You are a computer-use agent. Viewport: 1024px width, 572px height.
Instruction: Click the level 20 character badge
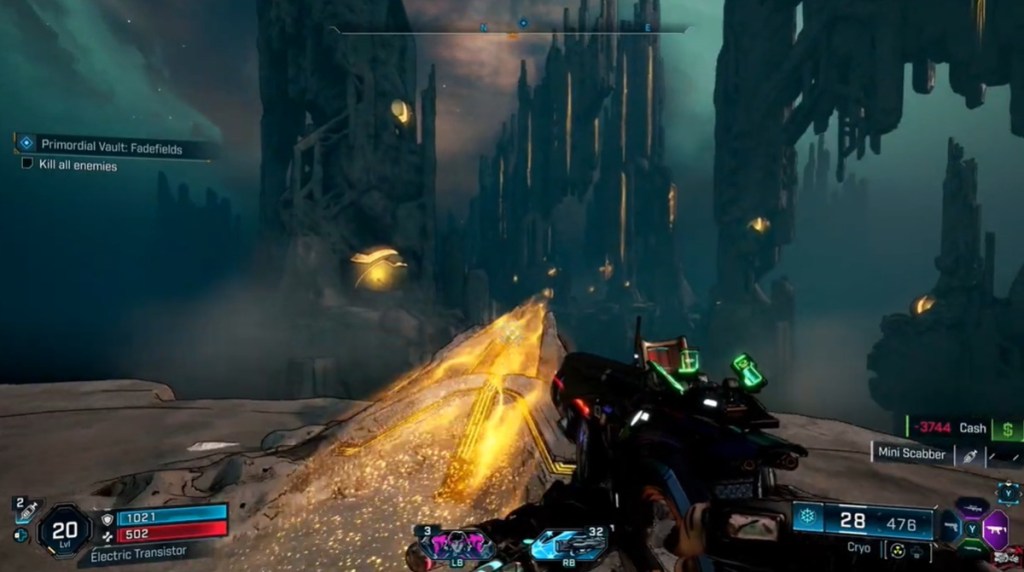point(65,528)
